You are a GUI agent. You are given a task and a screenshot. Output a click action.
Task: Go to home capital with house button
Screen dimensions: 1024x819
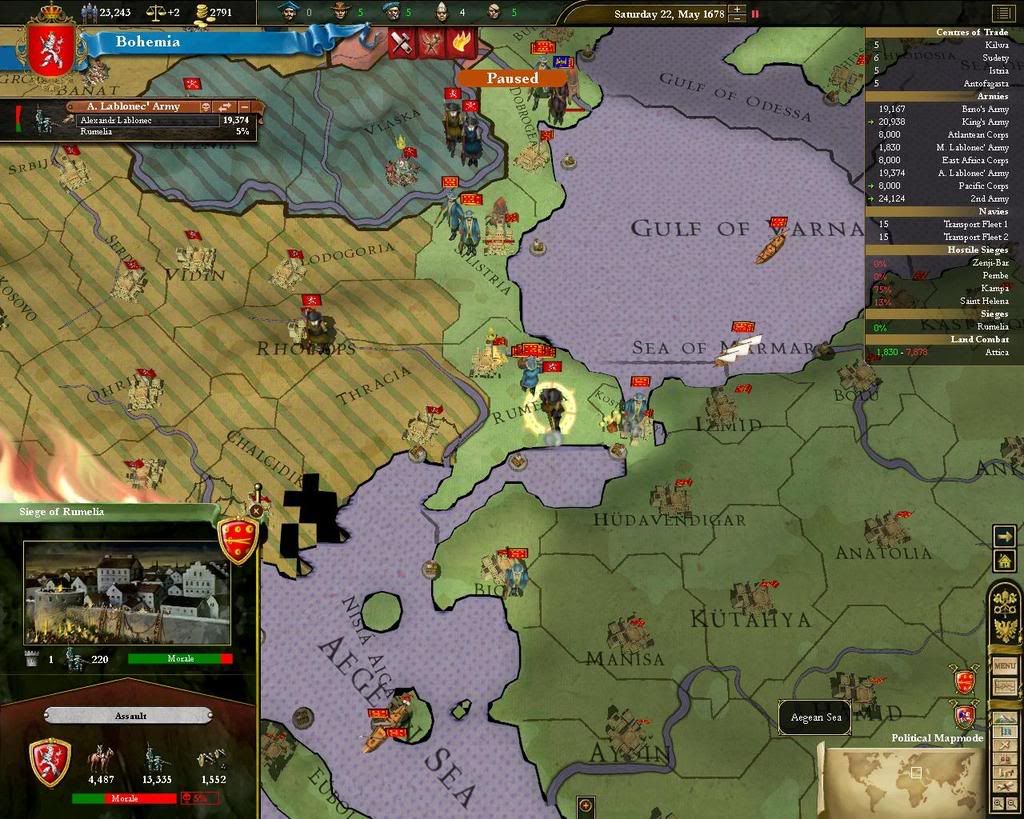[x=1004, y=561]
